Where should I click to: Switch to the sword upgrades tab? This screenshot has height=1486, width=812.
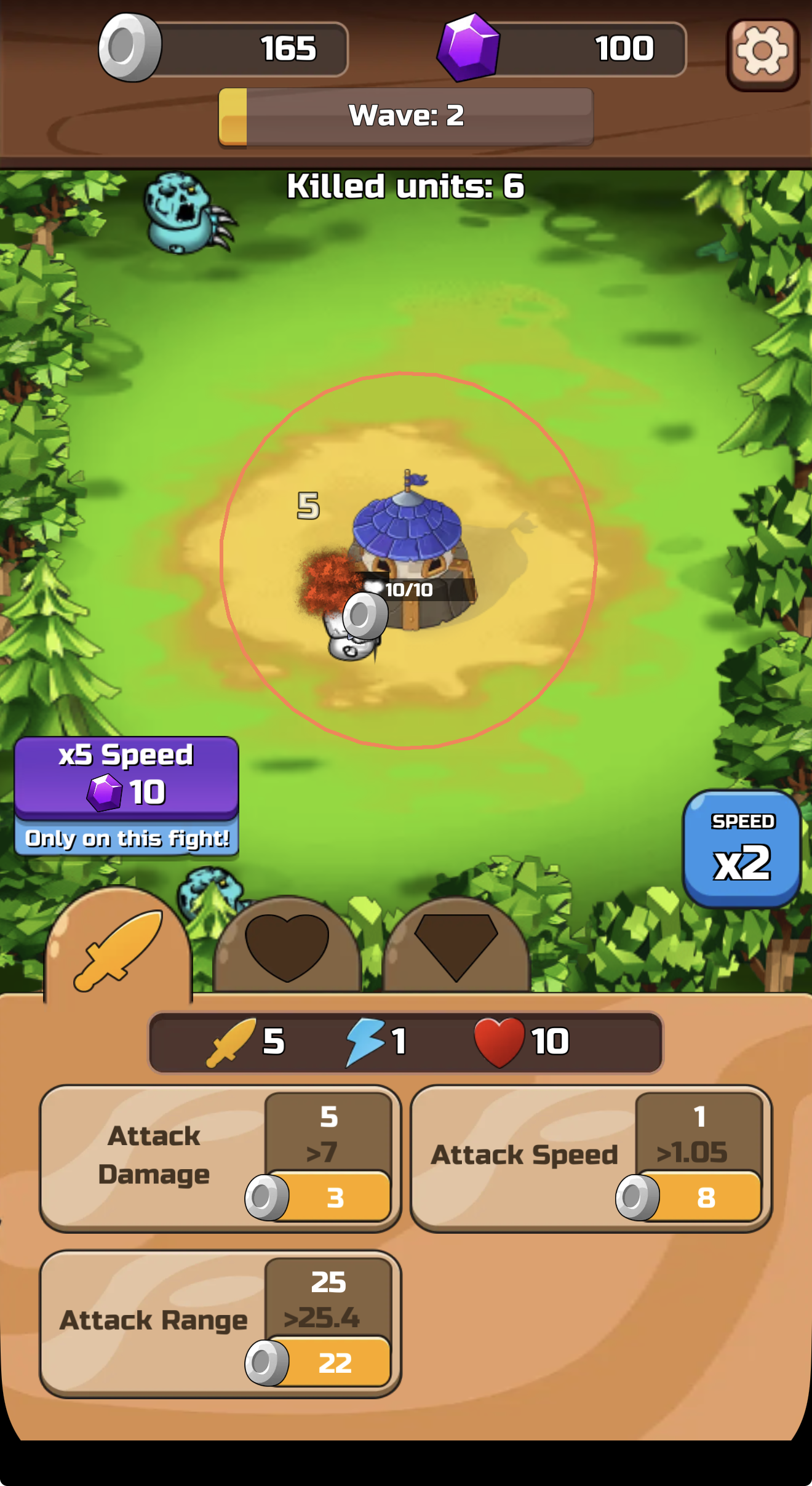[x=119, y=952]
